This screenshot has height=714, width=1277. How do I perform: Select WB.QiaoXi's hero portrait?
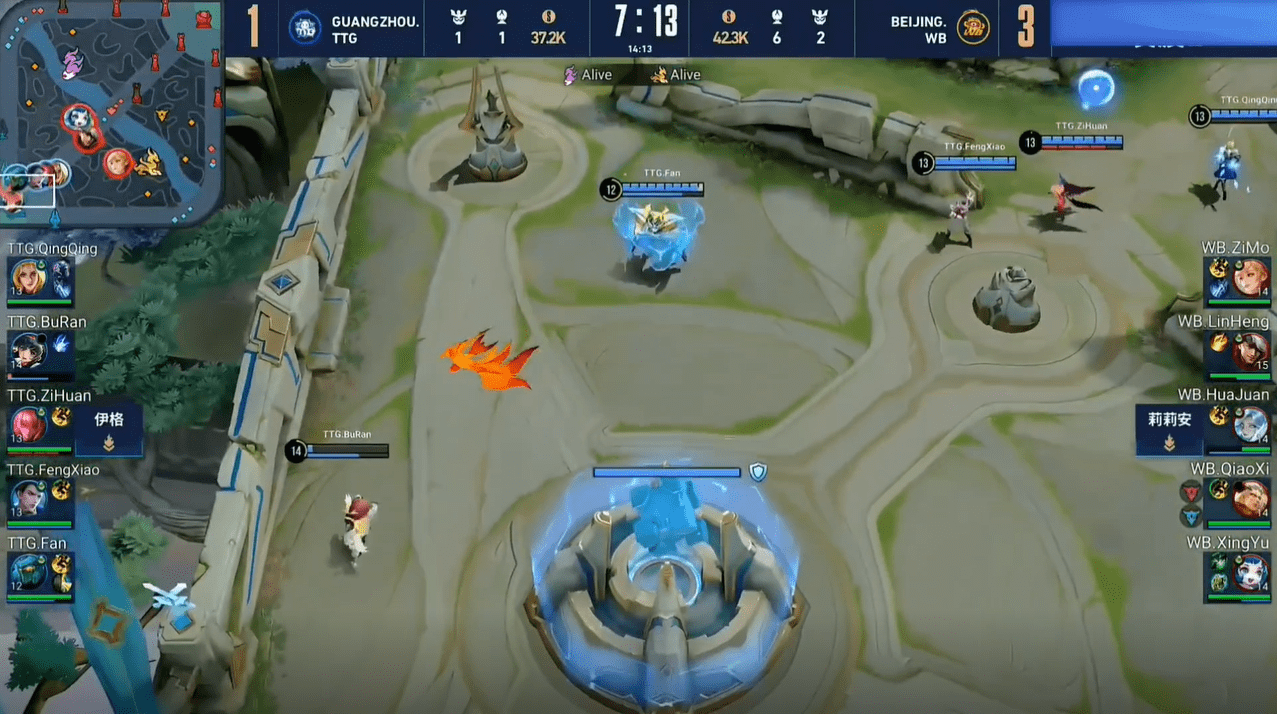(1250, 498)
